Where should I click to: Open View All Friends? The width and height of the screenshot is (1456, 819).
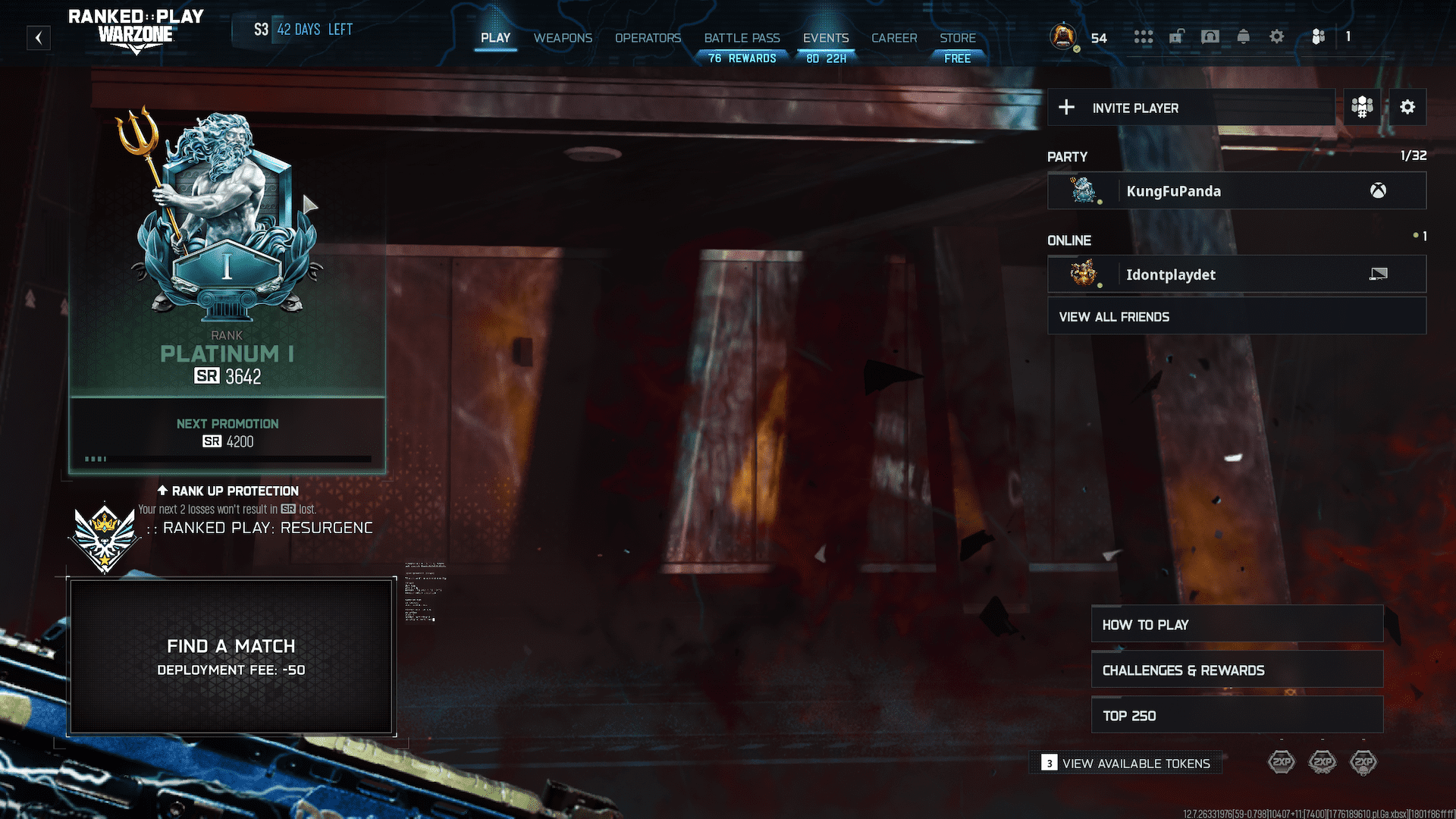point(1236,316)
